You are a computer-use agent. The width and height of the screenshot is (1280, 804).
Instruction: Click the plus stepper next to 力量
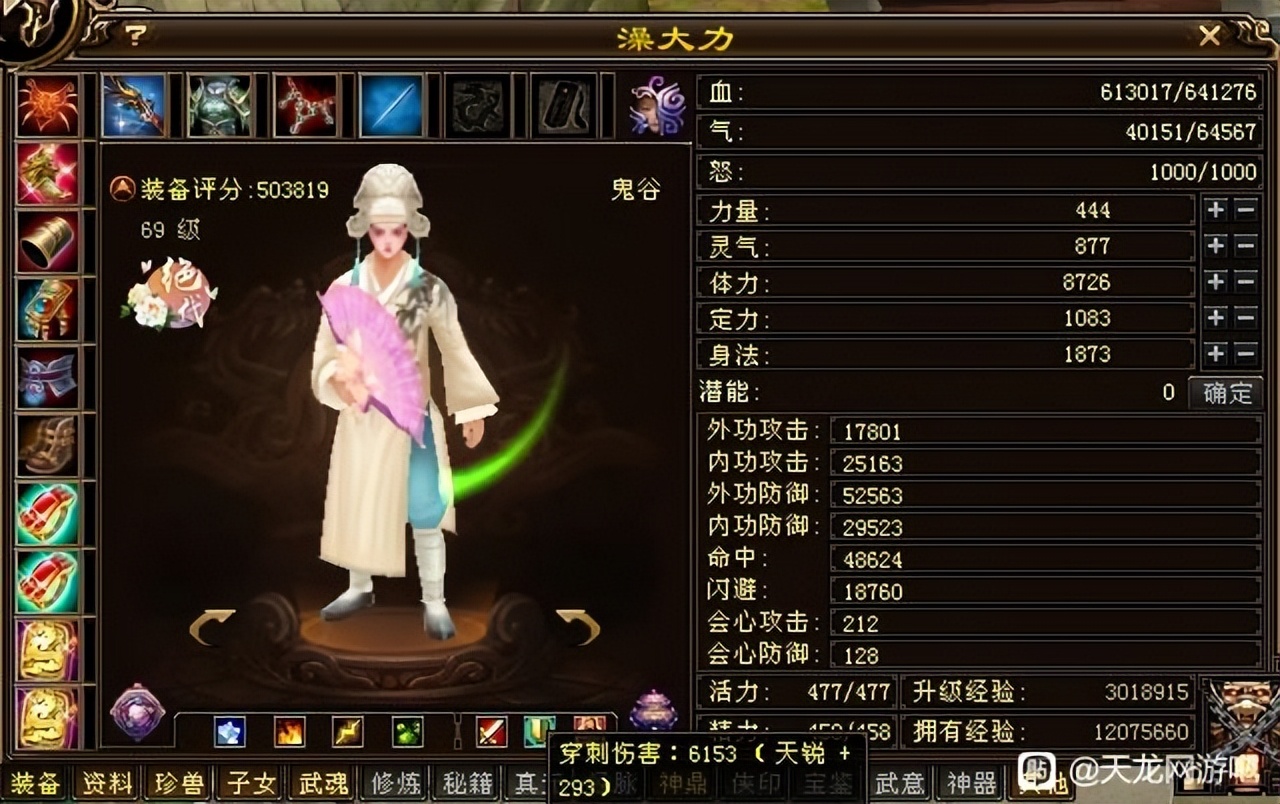pos(1216,211)
